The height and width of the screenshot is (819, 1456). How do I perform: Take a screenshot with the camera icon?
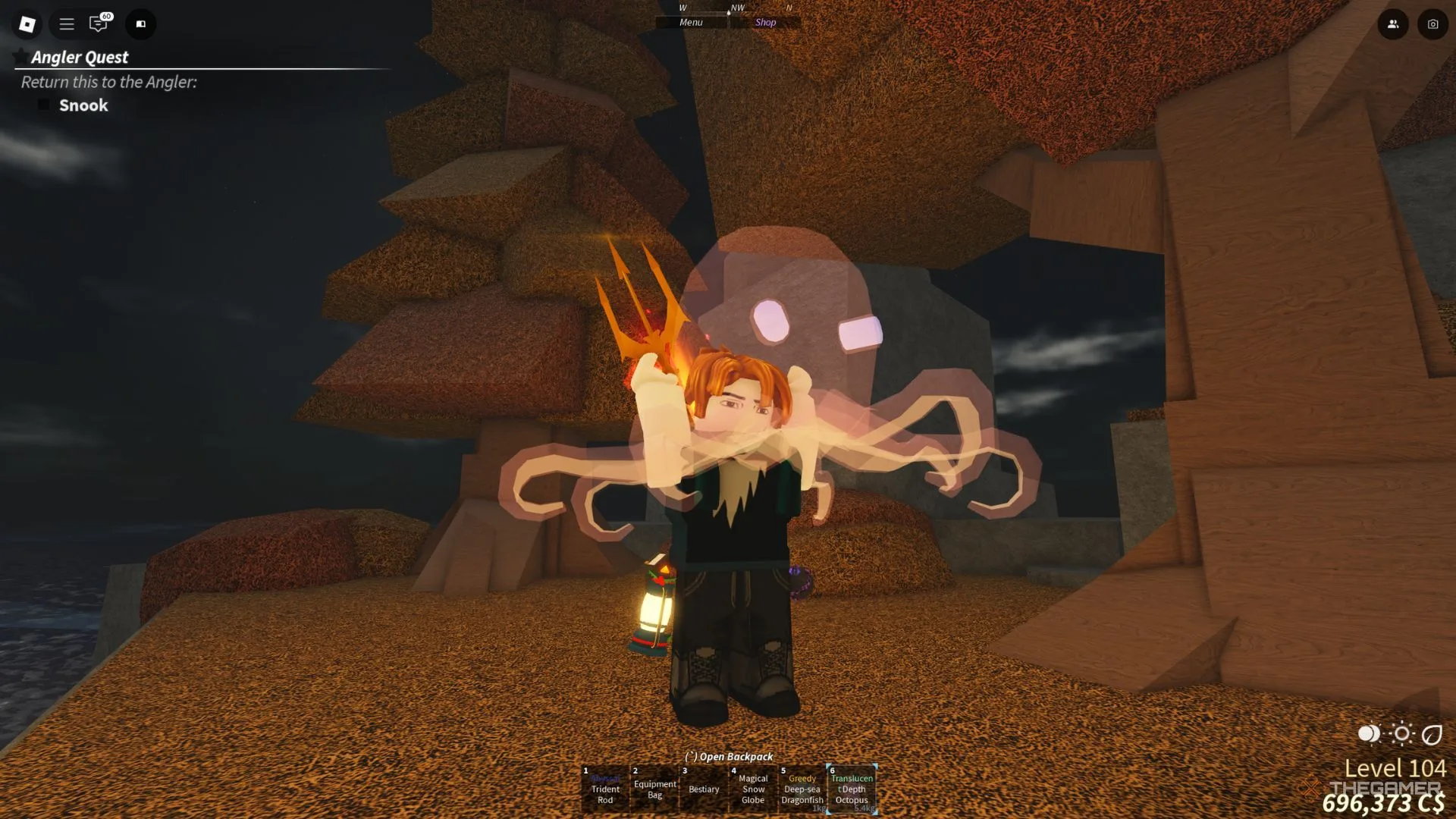coord(1432,24)
